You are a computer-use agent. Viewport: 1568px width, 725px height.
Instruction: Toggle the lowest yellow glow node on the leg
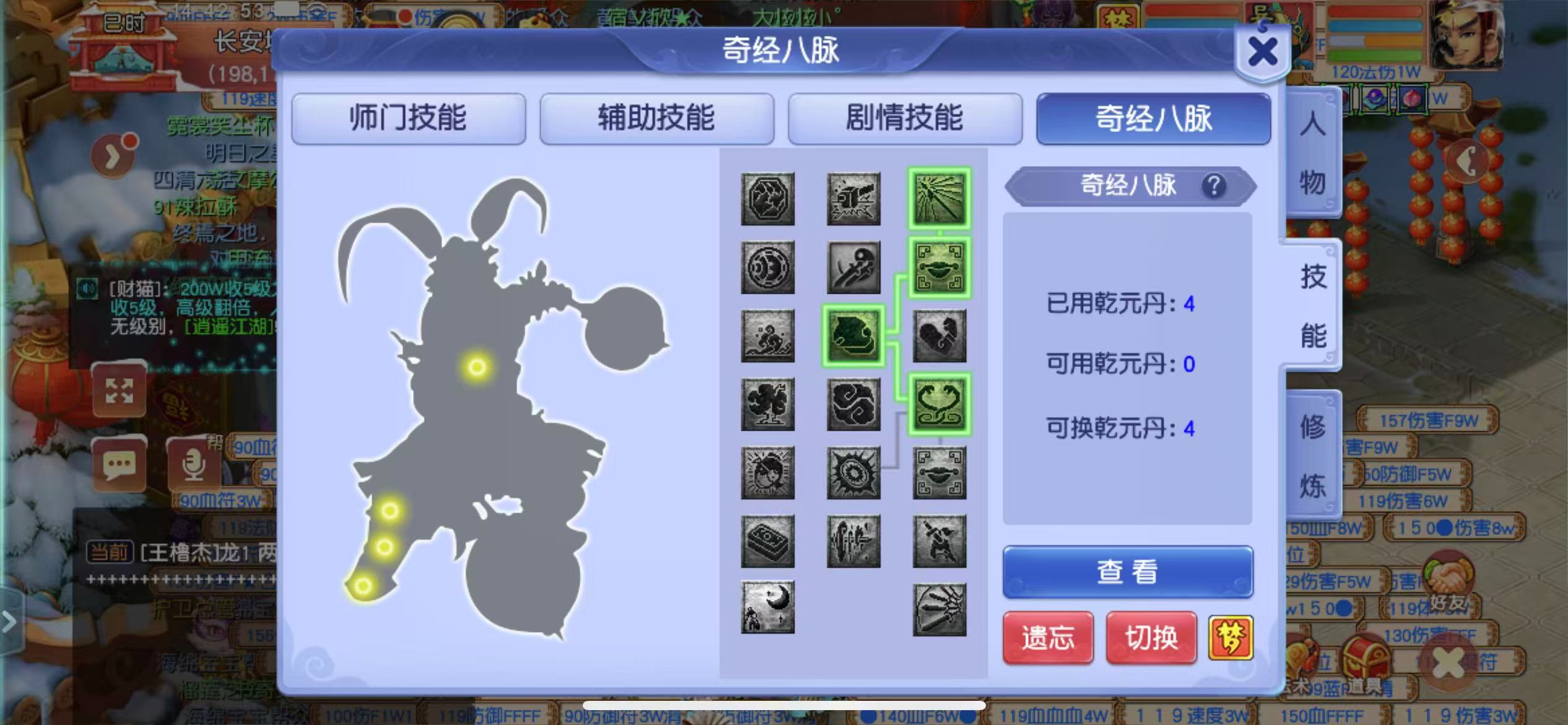[362, 585]
